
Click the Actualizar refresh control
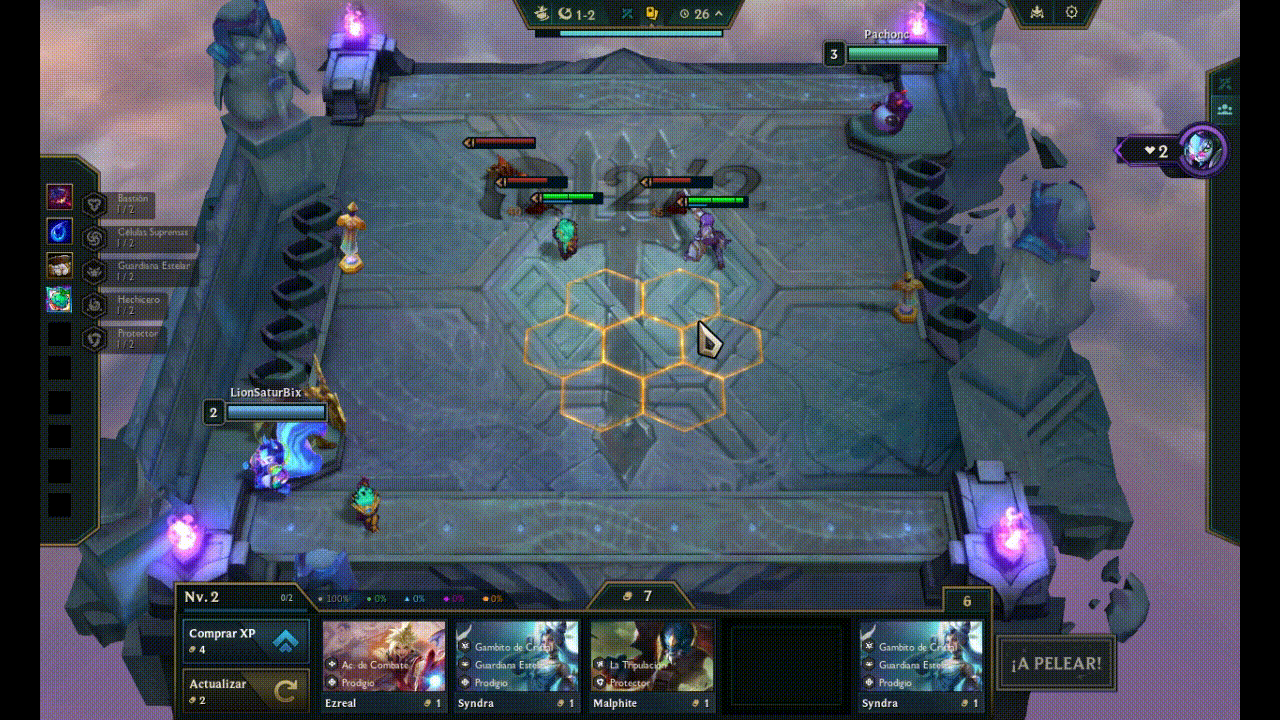[x=245, y=690]
